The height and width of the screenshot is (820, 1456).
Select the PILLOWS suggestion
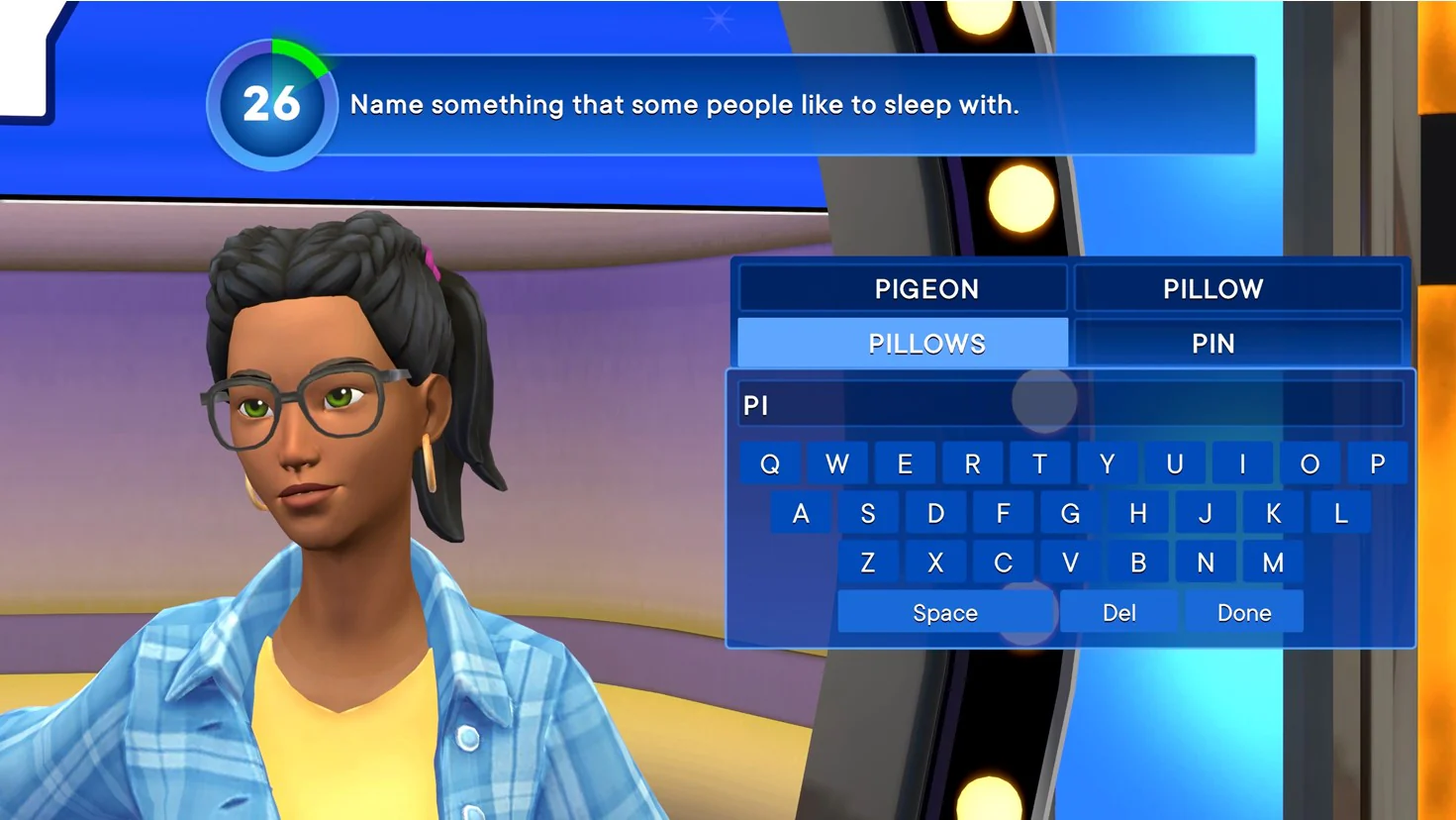926,343
